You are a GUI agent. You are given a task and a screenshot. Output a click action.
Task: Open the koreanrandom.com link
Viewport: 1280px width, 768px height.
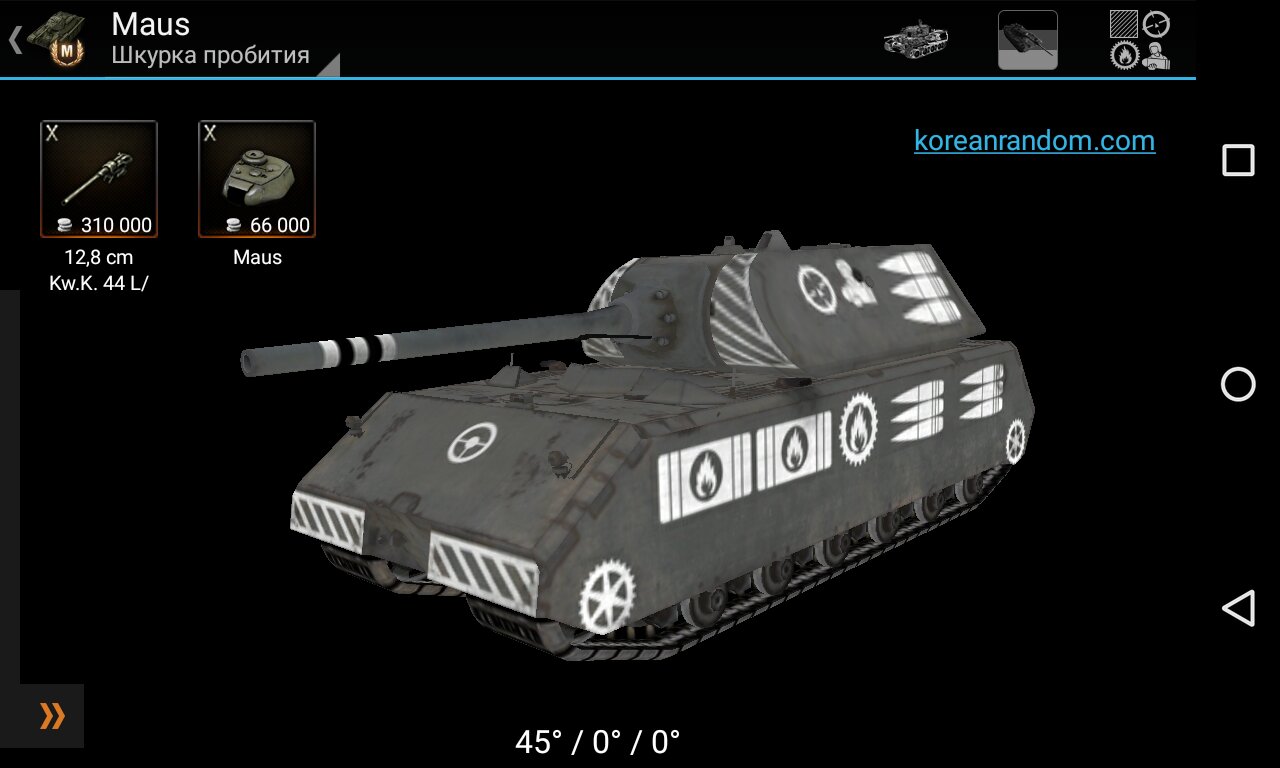[1034, 141]
